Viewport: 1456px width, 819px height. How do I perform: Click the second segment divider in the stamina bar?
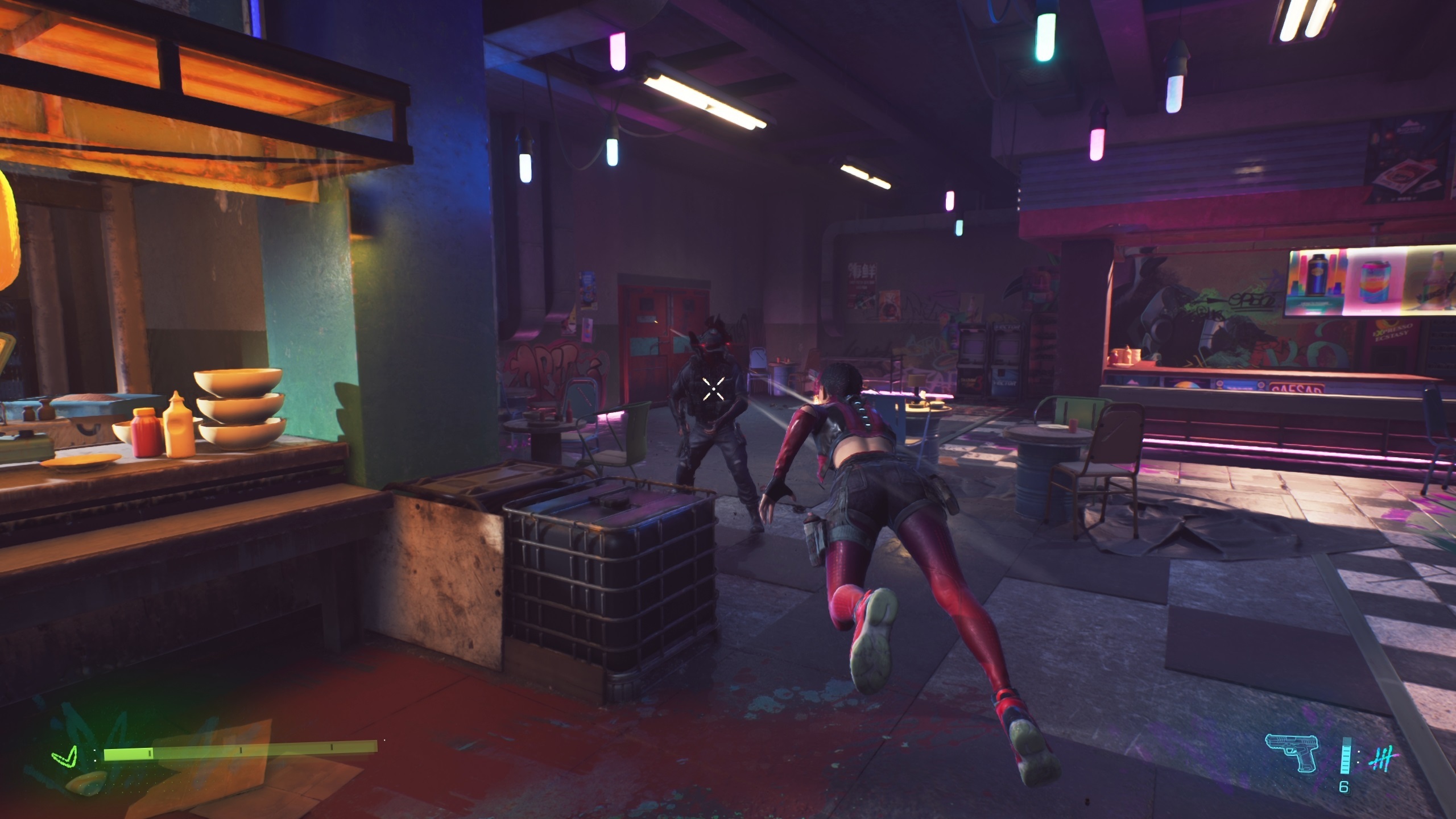(x=240, y=750)
